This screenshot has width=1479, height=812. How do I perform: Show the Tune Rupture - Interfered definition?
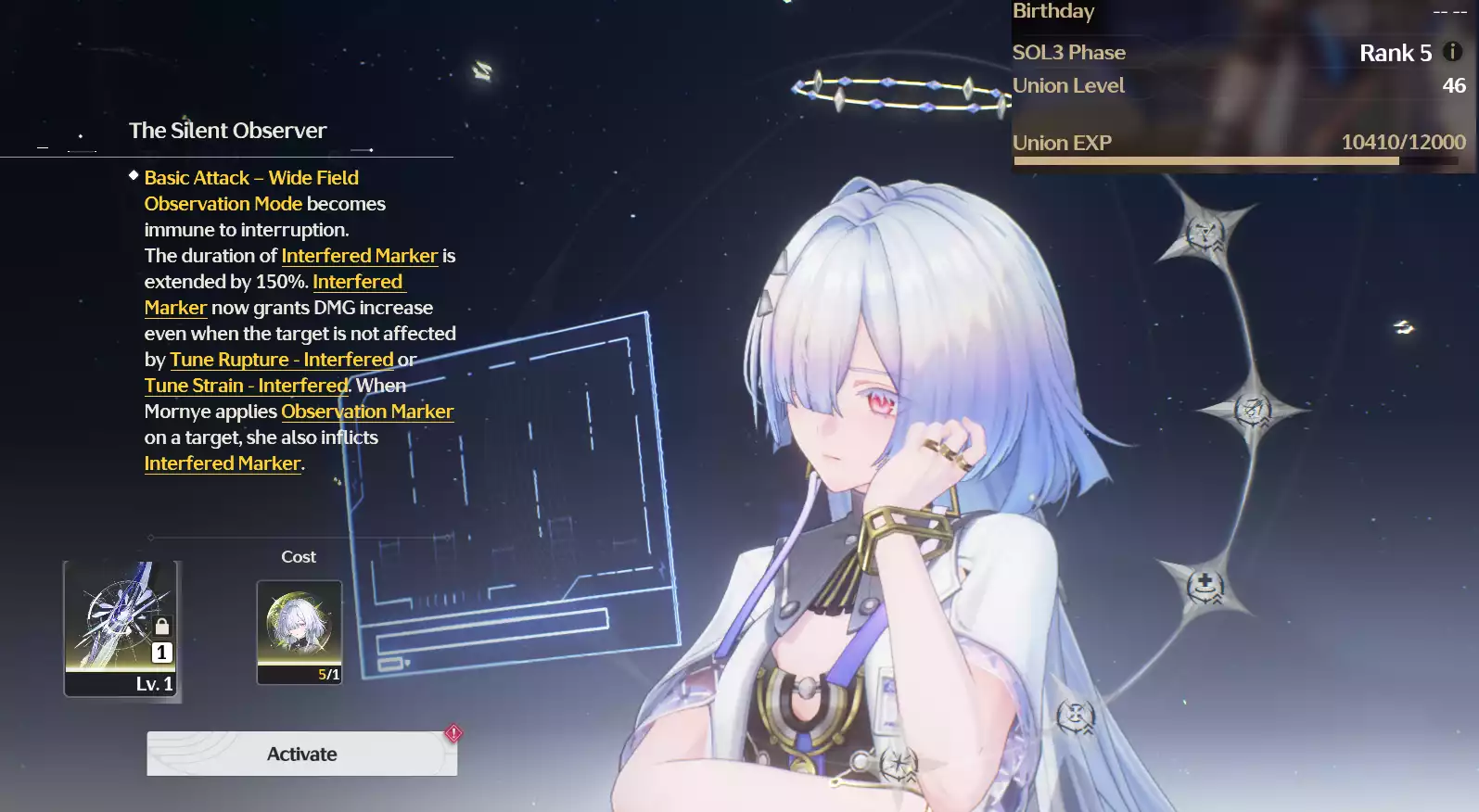click(282, 360)
